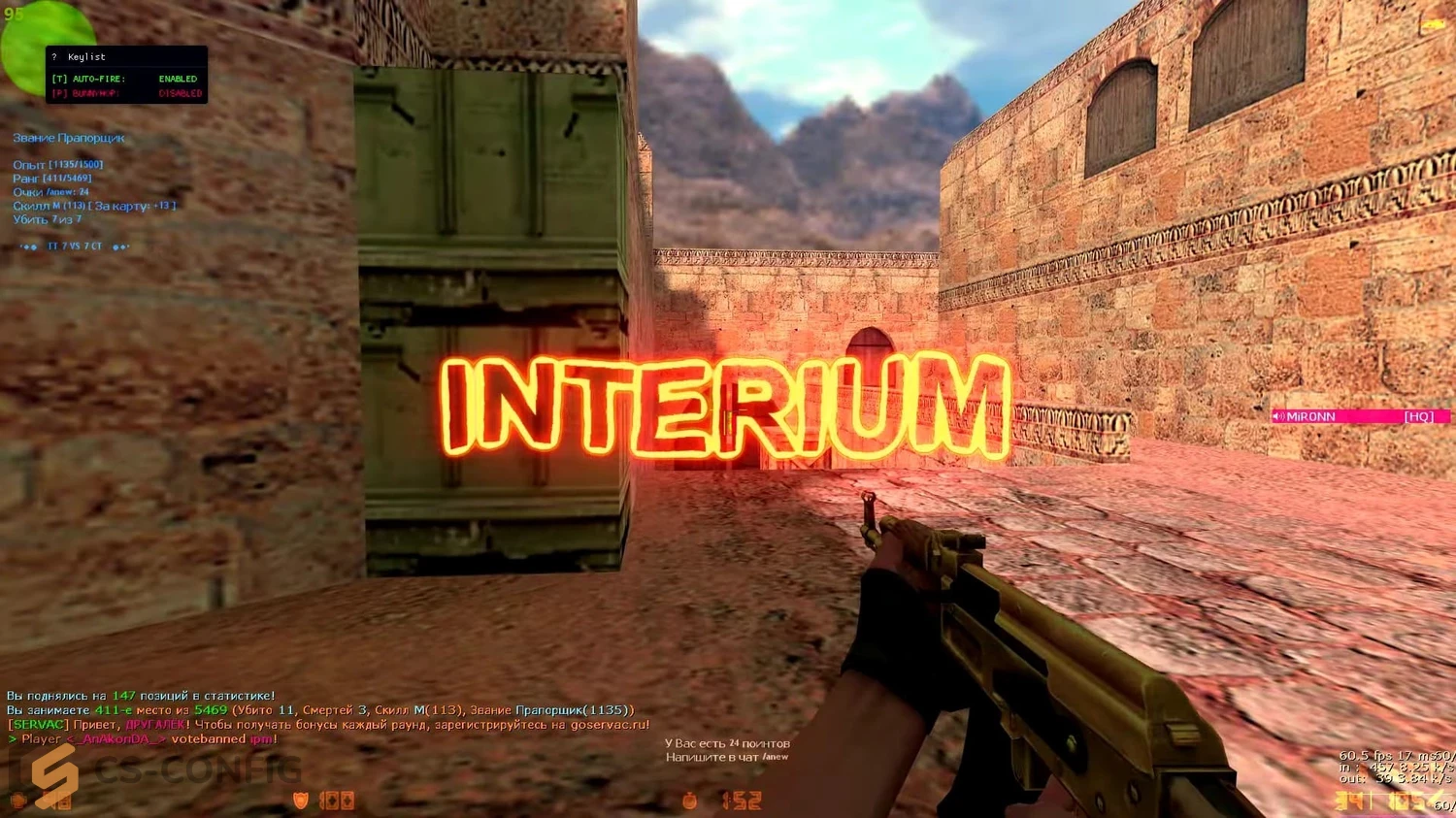Image resolution: width=1456 pixels, height=818 pixels.
Task: Click the ammo pack icons beside the shield
Action: 337,801
